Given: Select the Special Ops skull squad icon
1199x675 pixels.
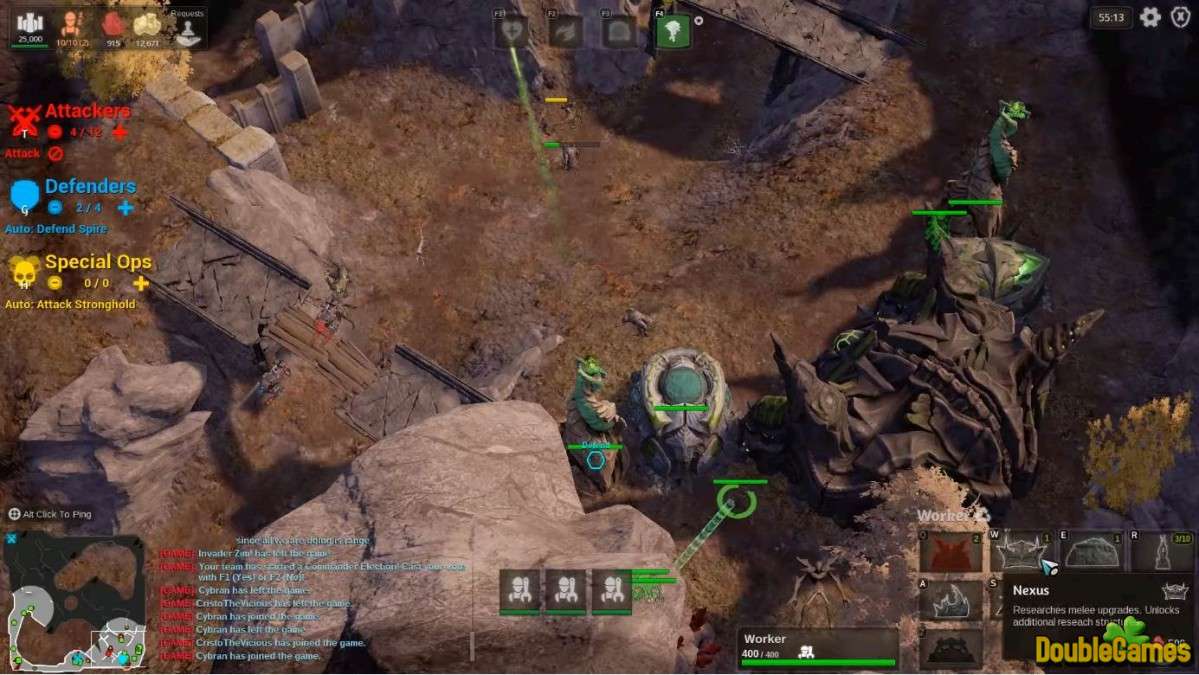Looking at the screenshot, I should pyautogui.click(x=25, y=271).
